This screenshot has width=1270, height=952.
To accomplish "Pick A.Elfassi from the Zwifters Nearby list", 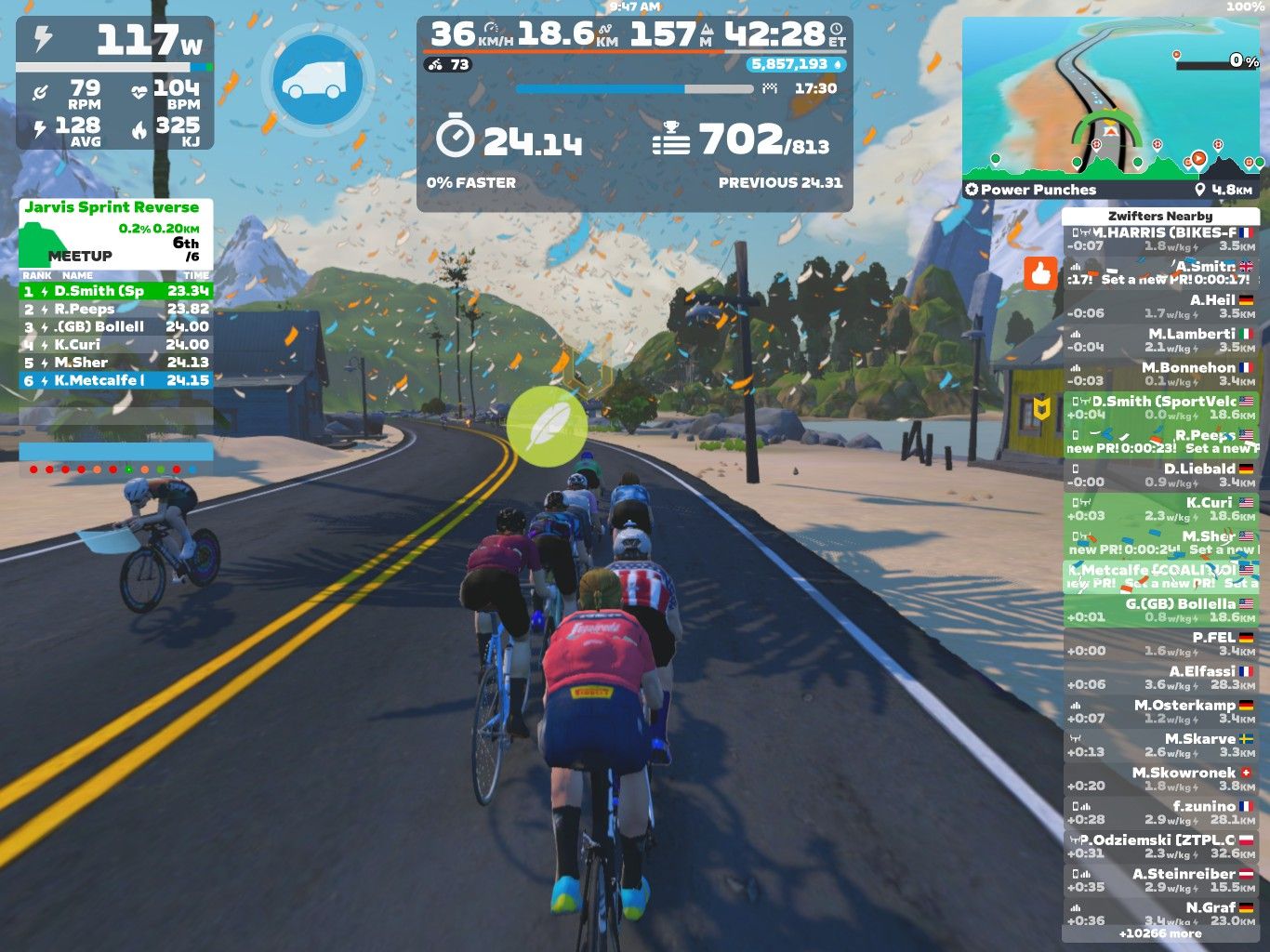I will pos(1160,678).
